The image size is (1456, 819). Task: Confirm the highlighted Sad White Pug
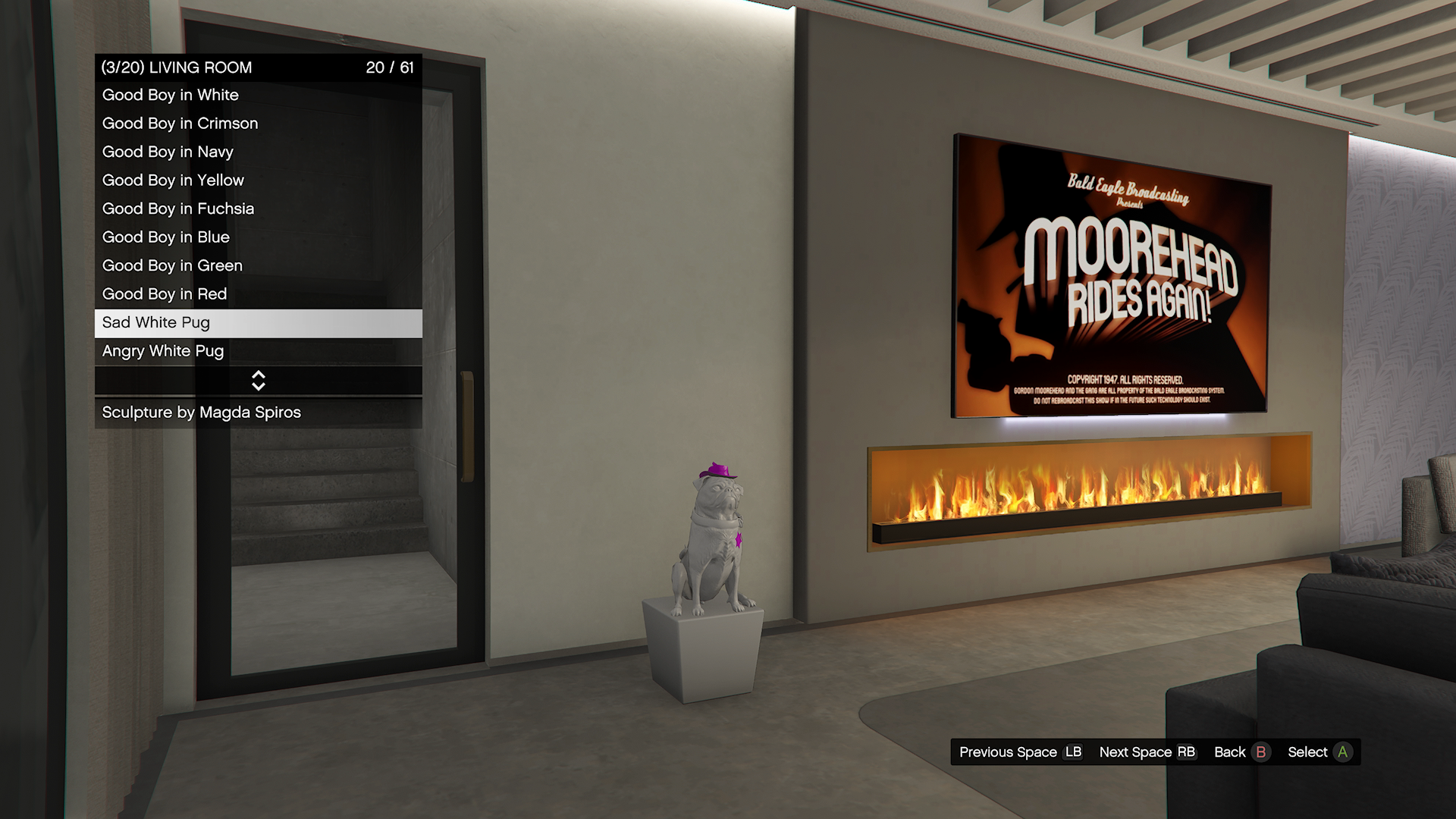[258, 323]
